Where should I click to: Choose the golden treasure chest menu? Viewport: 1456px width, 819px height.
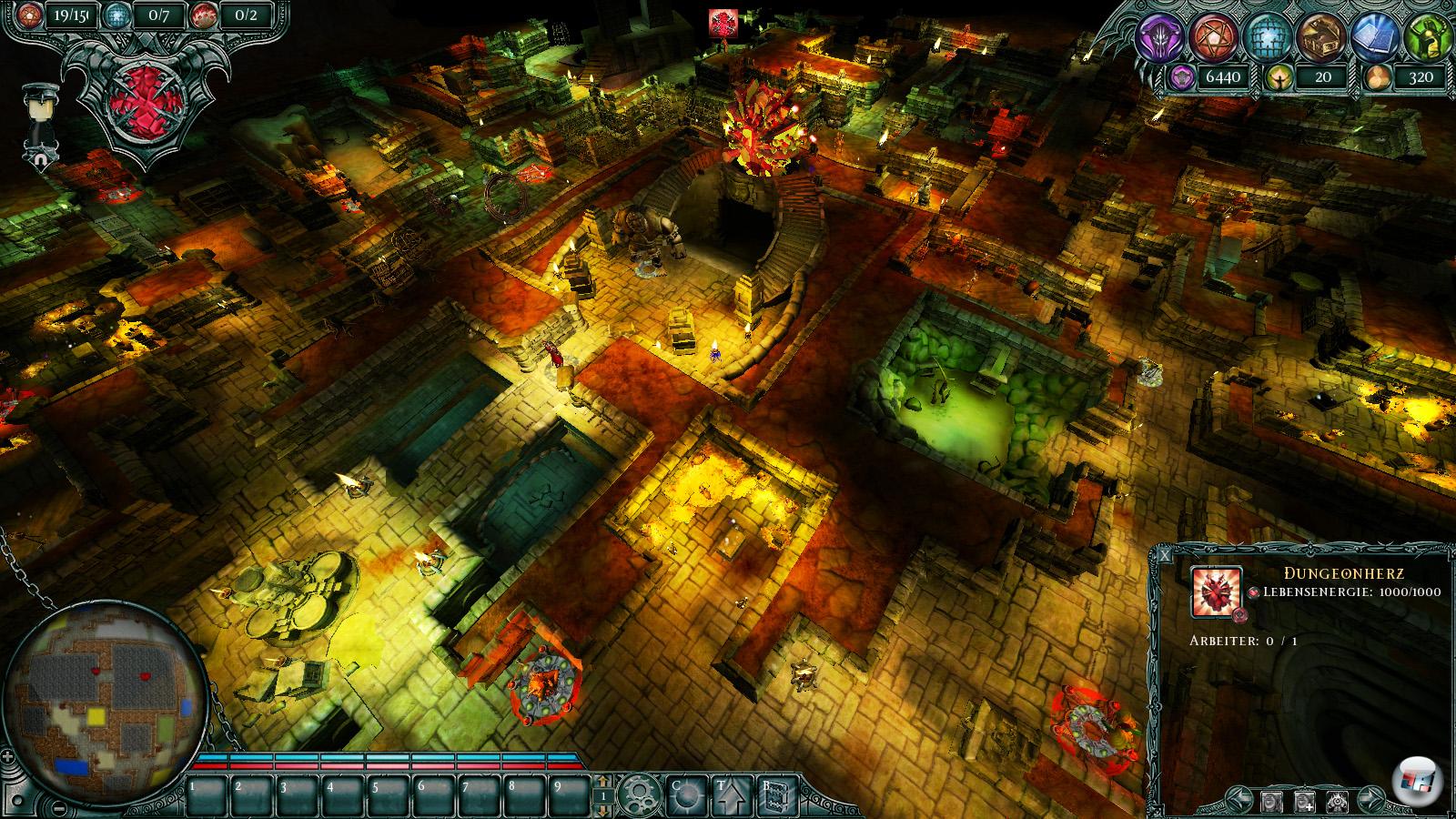click(1319, 36)
